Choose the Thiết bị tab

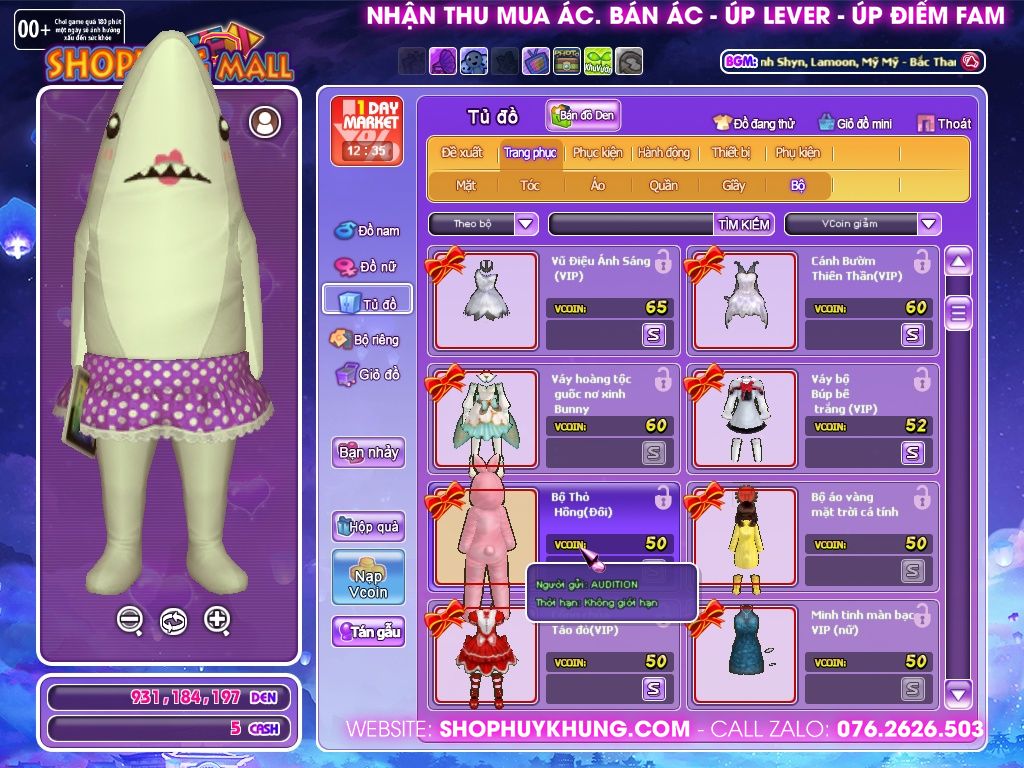(x=731, y=153)
